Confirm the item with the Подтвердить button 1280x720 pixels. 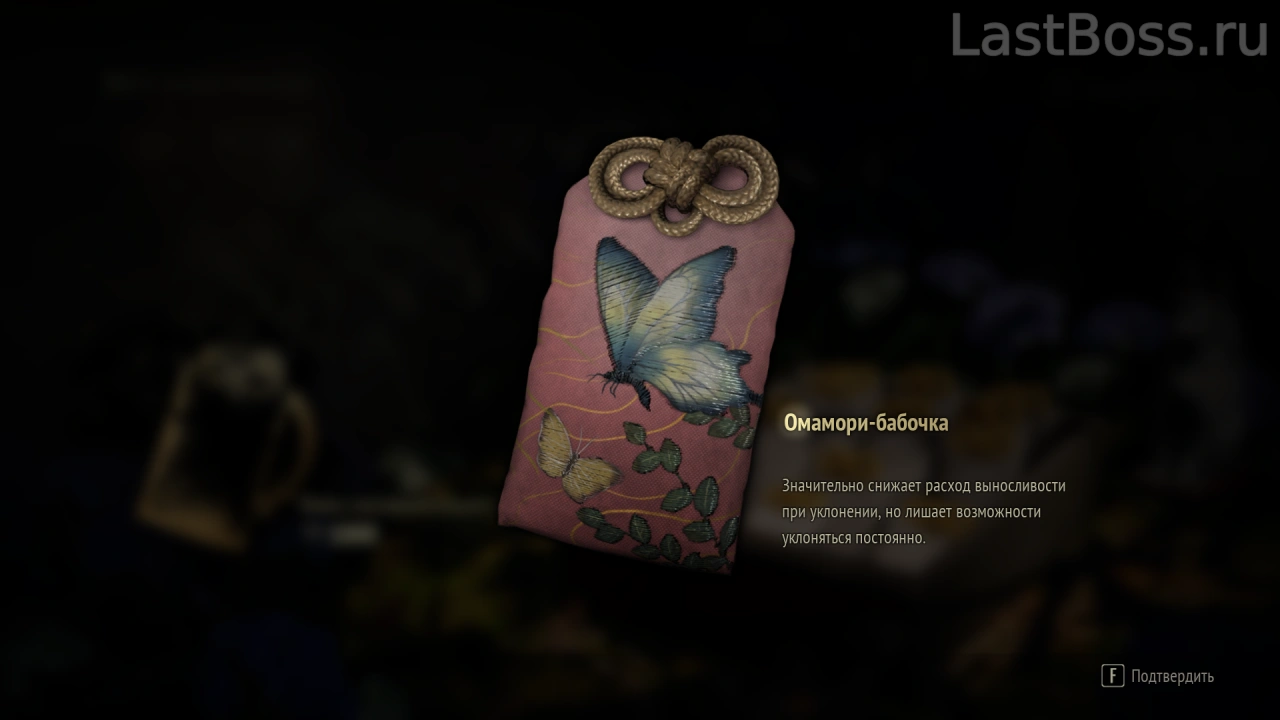click(x=1158, y=676)
